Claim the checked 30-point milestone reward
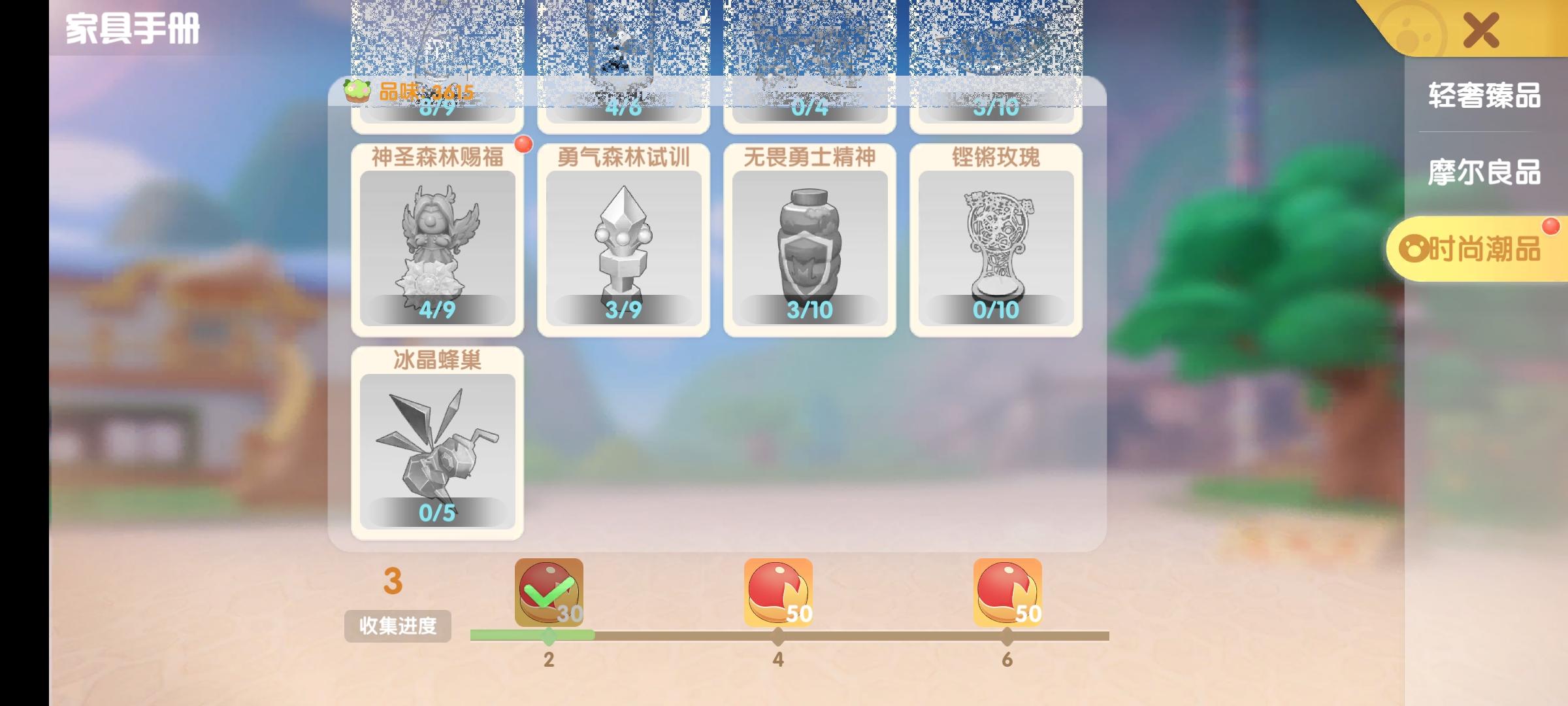The width and height of the screenshot is (1568, 706). click(547, 592)
